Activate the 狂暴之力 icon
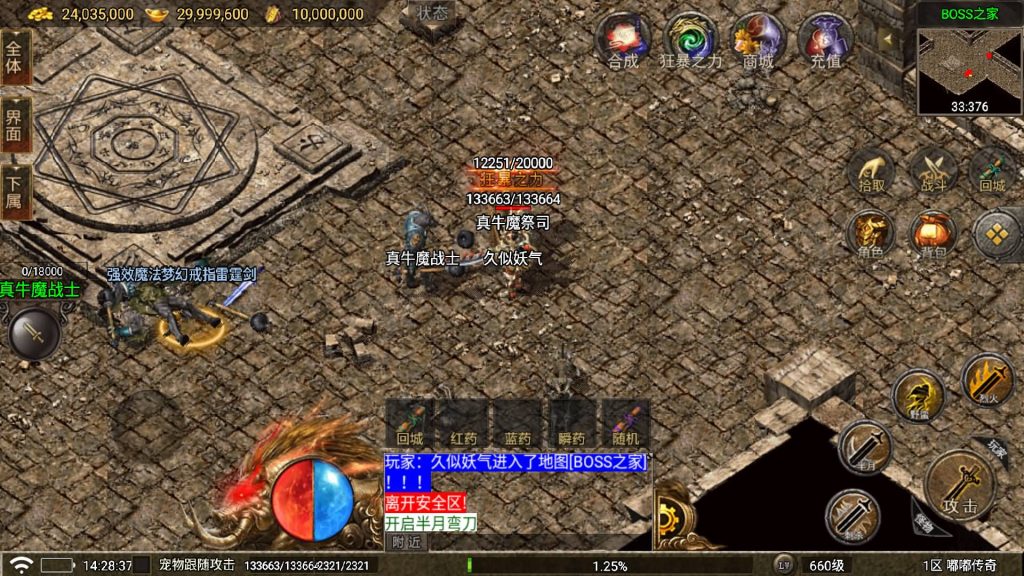This screenshot has height=576, width=1024. 690,40
